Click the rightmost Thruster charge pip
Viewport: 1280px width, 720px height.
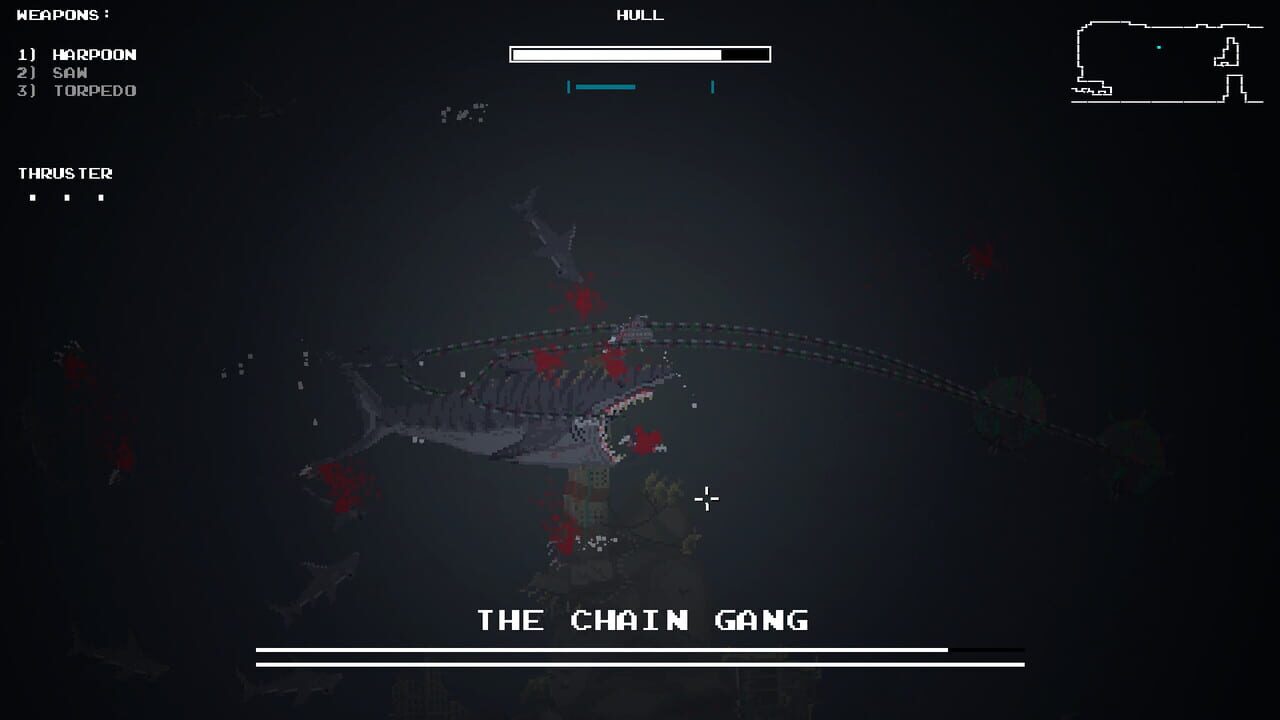99,197
